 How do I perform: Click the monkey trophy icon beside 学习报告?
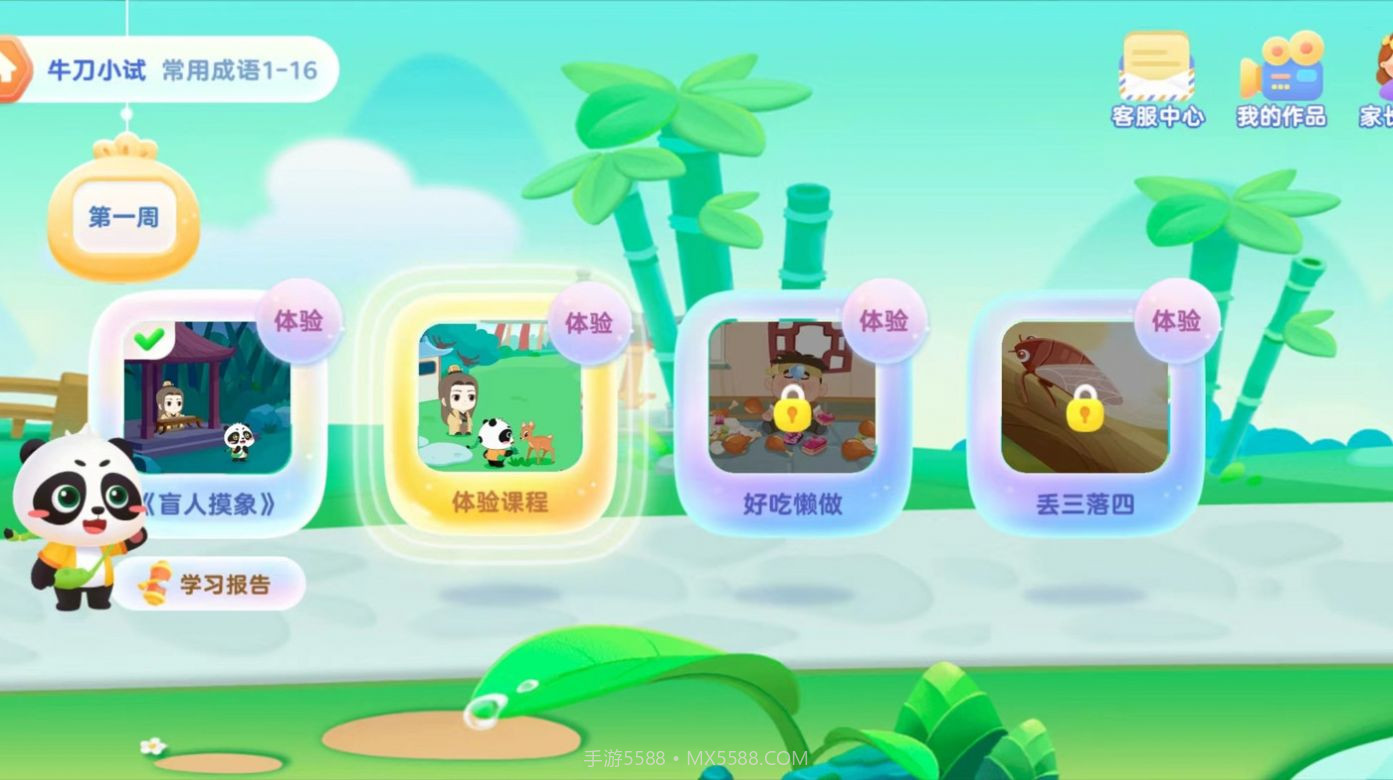point(152,581)
